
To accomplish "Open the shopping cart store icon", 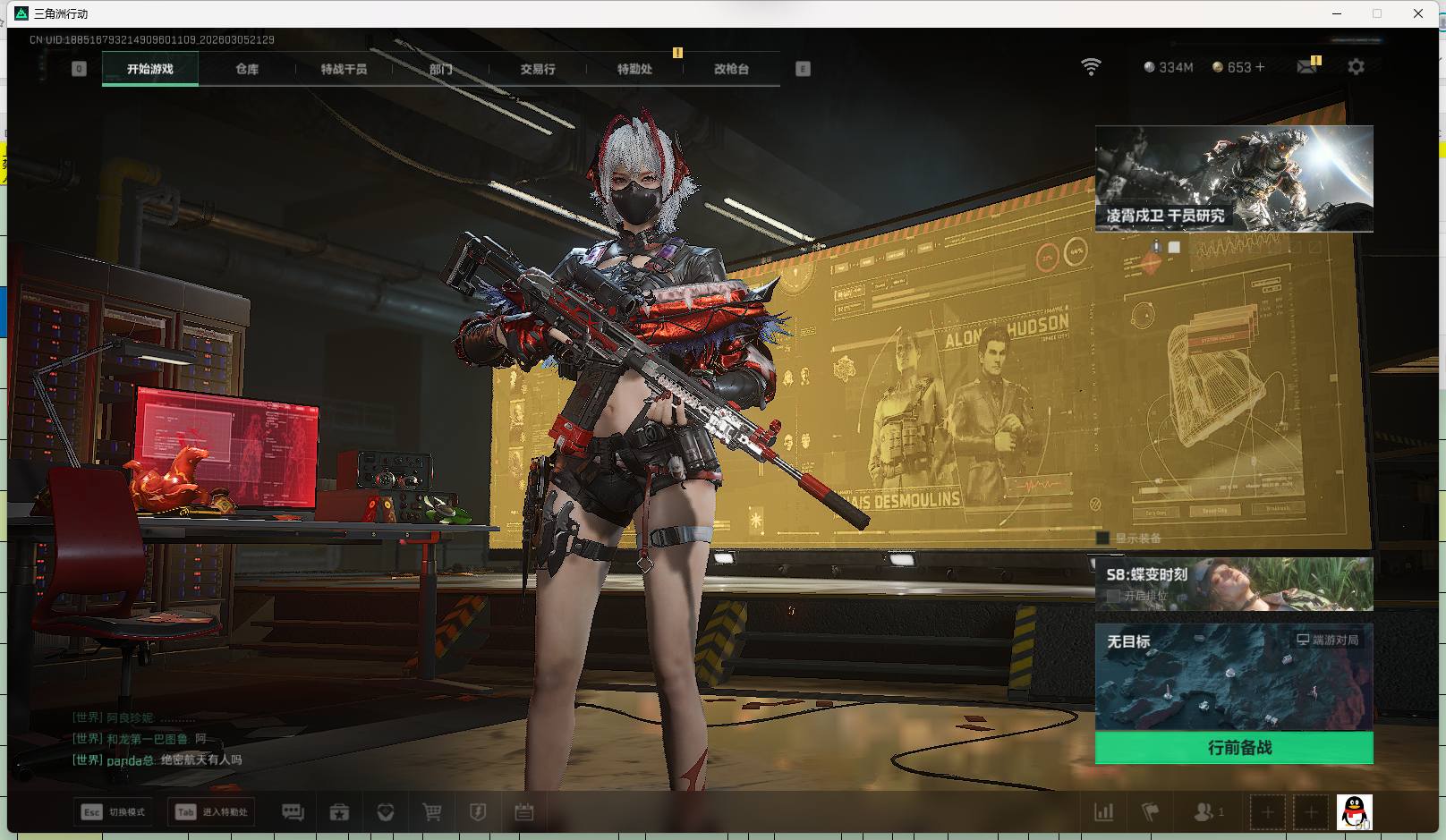I will click(x=432, y=812).
